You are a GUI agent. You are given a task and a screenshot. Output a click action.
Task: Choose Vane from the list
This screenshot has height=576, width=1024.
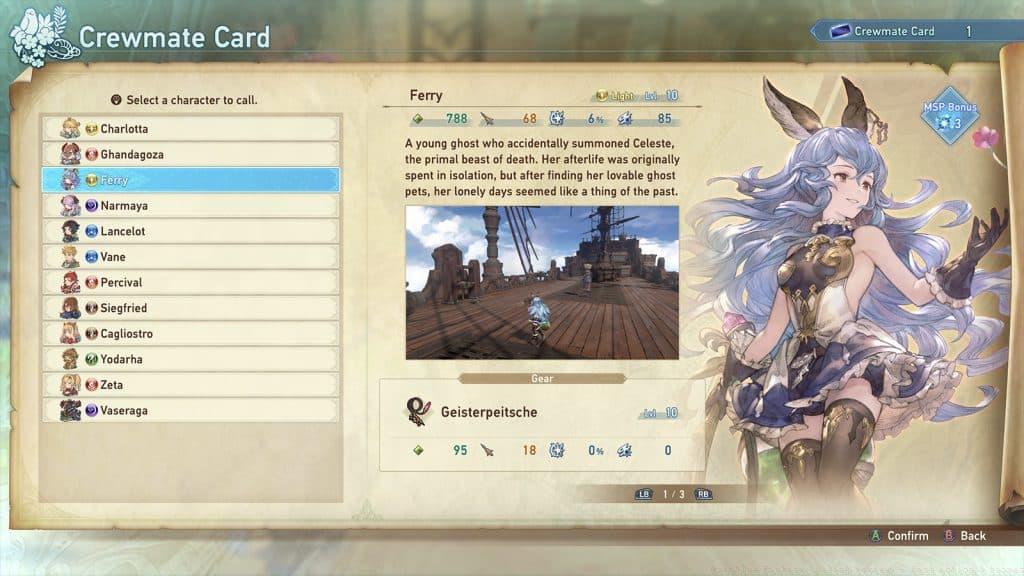[190, 257]
